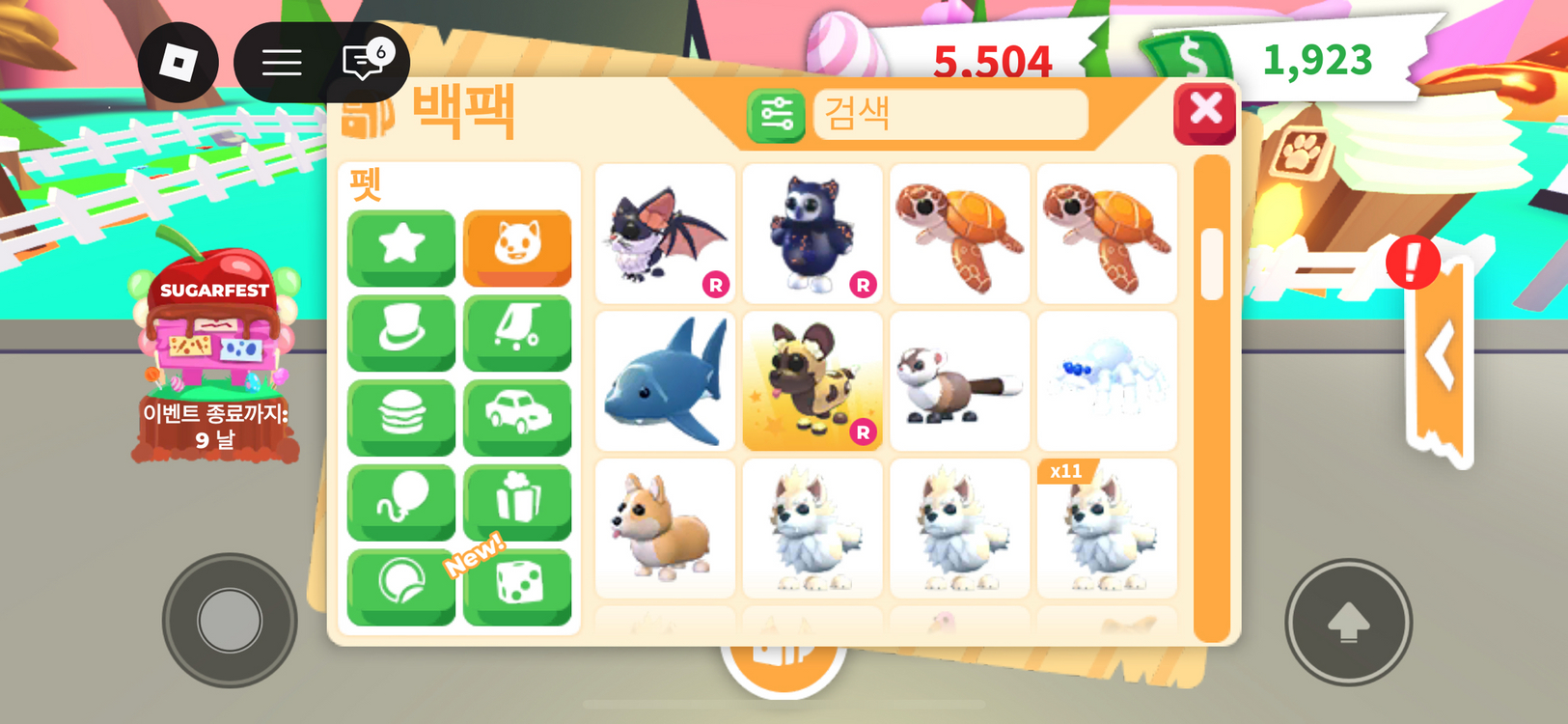The image size is (1568, 724).
Task: Open the Roblox menu hamburger icon
Action: tap(281, 62)
